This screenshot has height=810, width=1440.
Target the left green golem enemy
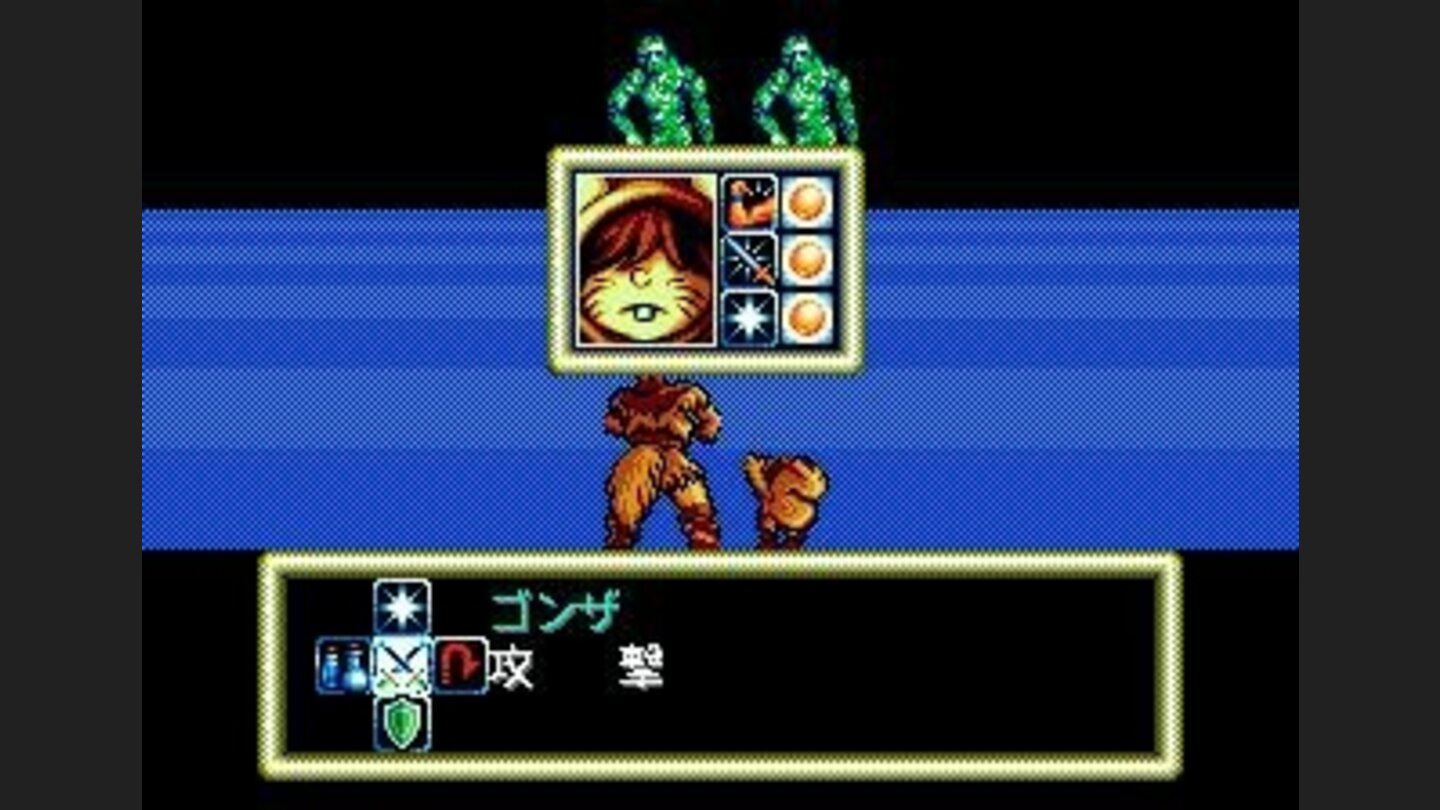[655, 85]
